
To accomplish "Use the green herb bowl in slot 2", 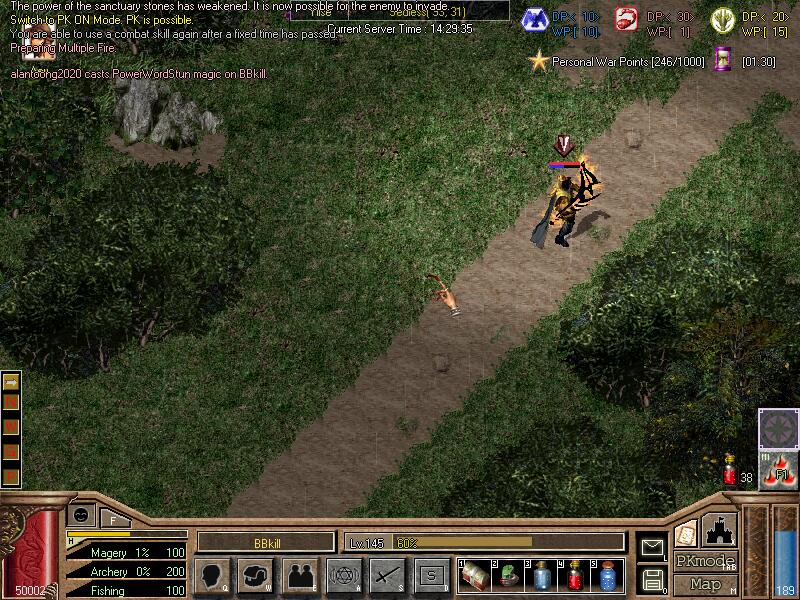I will point(508,576).
